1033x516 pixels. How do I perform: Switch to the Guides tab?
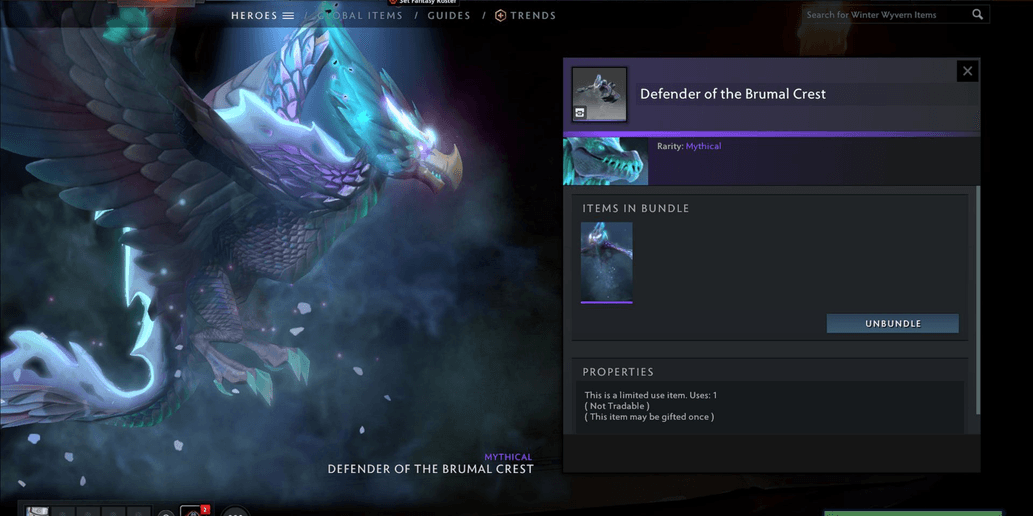(449, 16)
